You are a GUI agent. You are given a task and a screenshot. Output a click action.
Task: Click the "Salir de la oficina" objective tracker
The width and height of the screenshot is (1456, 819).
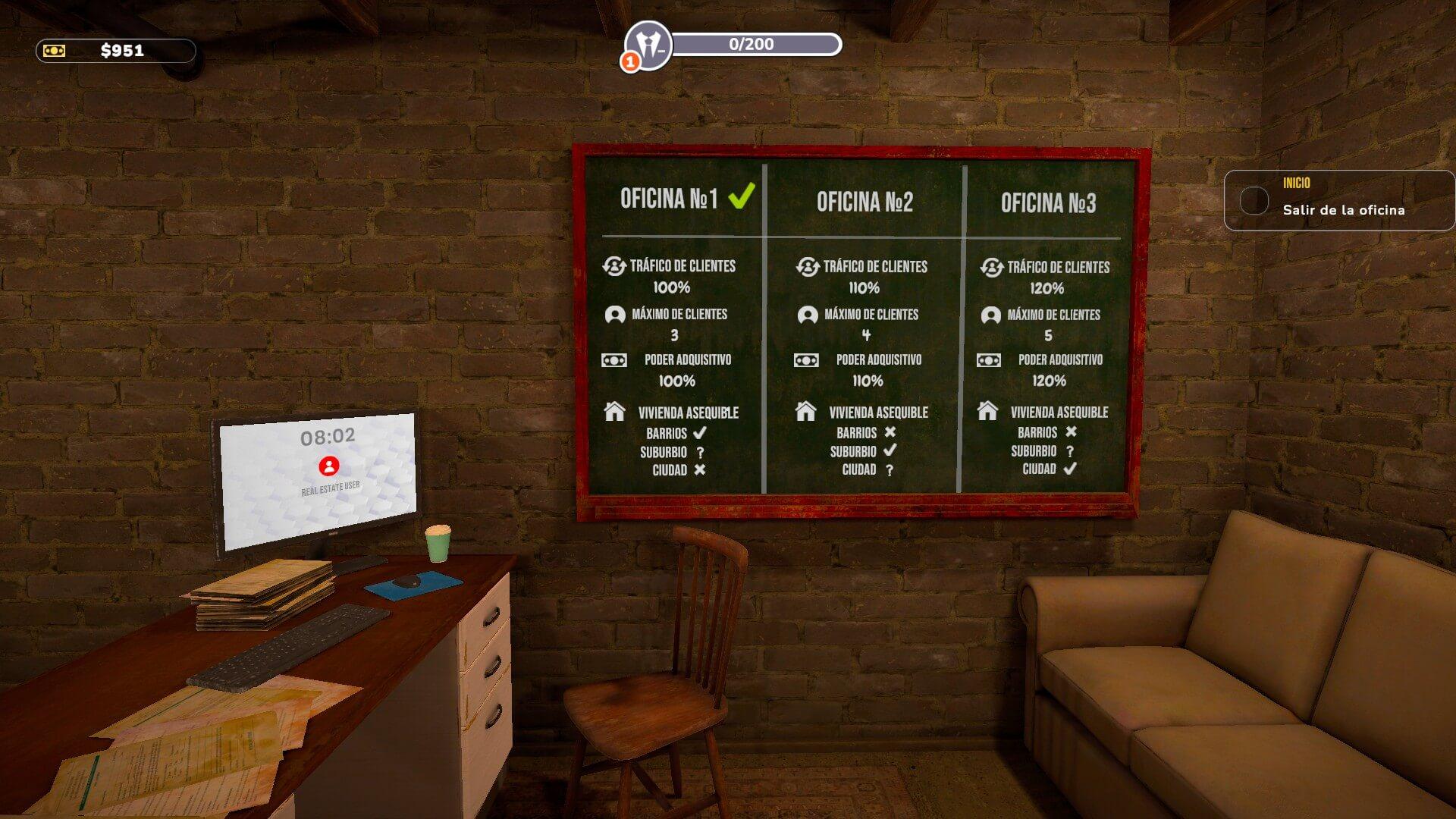click(1338, 201)
